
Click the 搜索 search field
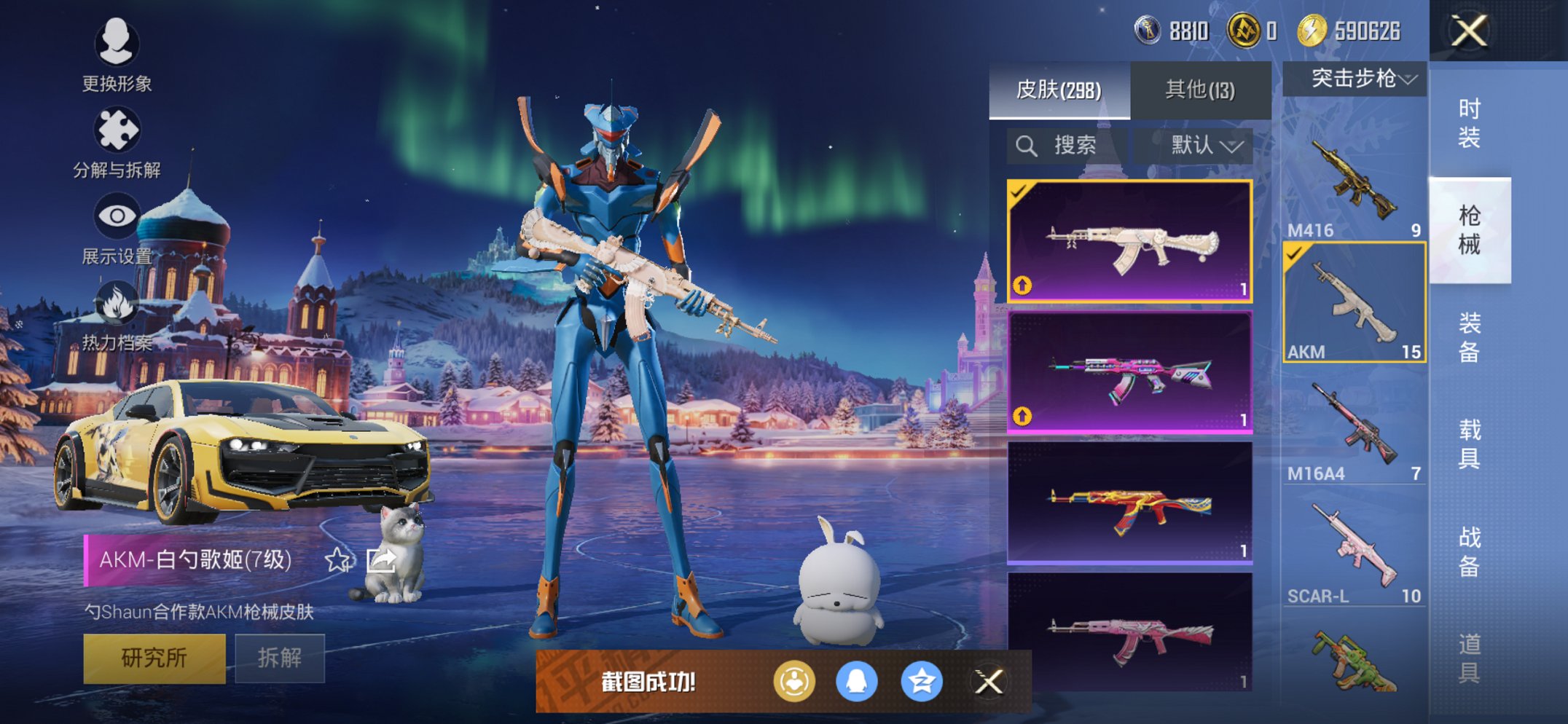pos(1066,146)
